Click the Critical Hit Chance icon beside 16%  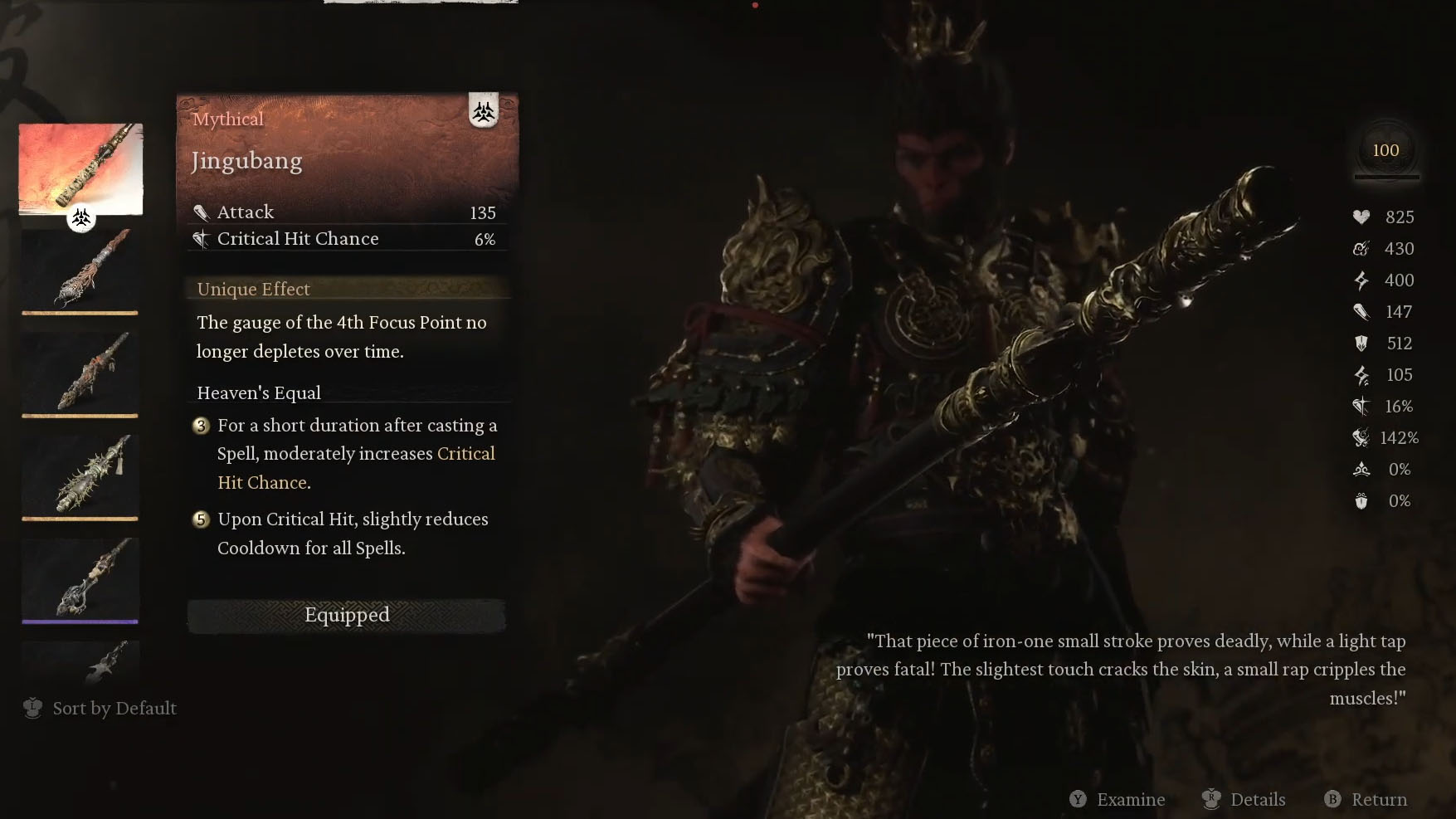pos(1361,407)
